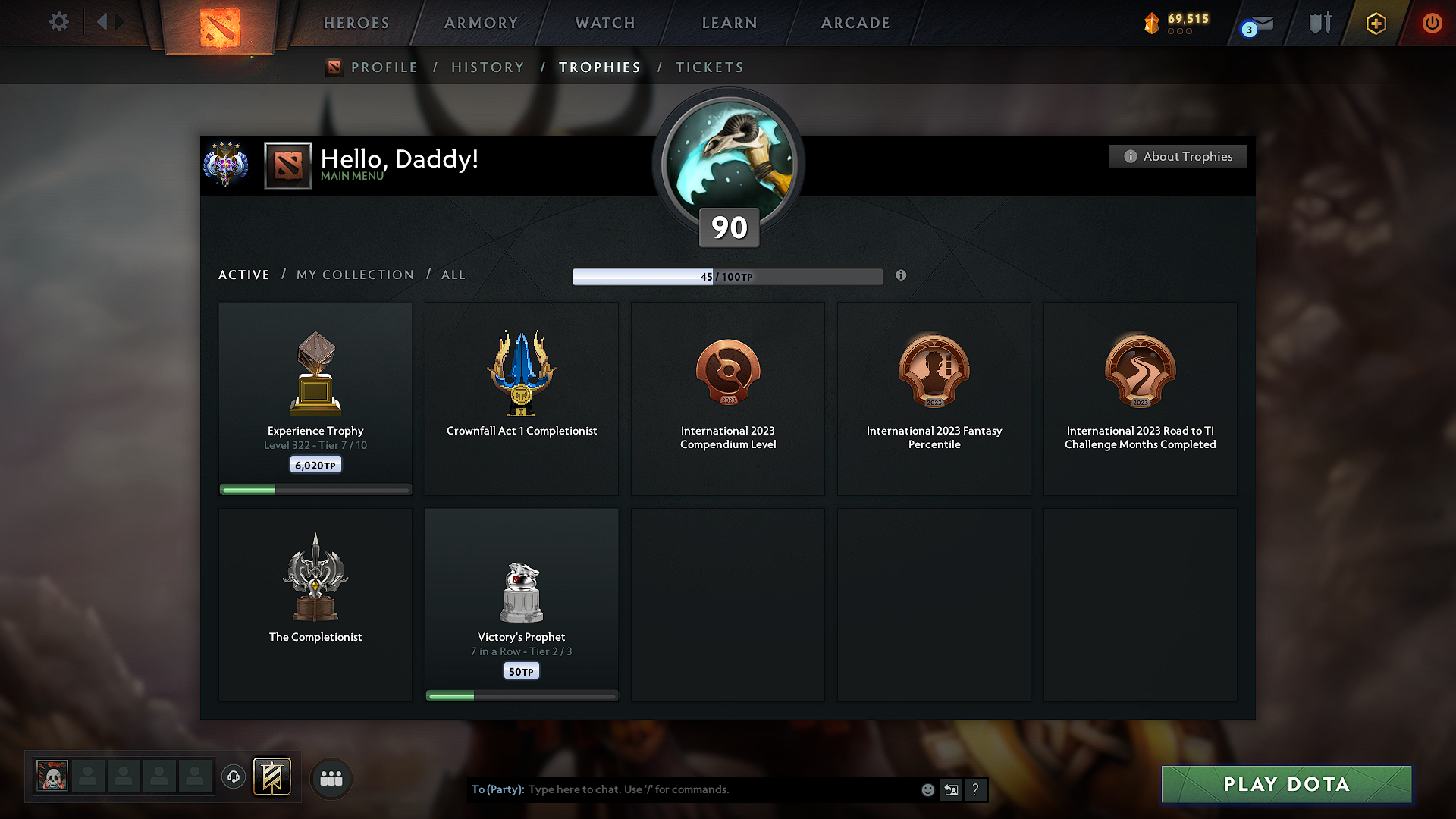Click the voice chat headset icon
Viewport: 1456px width, 819px height.
pyautogui.click(x=234, y=777)
